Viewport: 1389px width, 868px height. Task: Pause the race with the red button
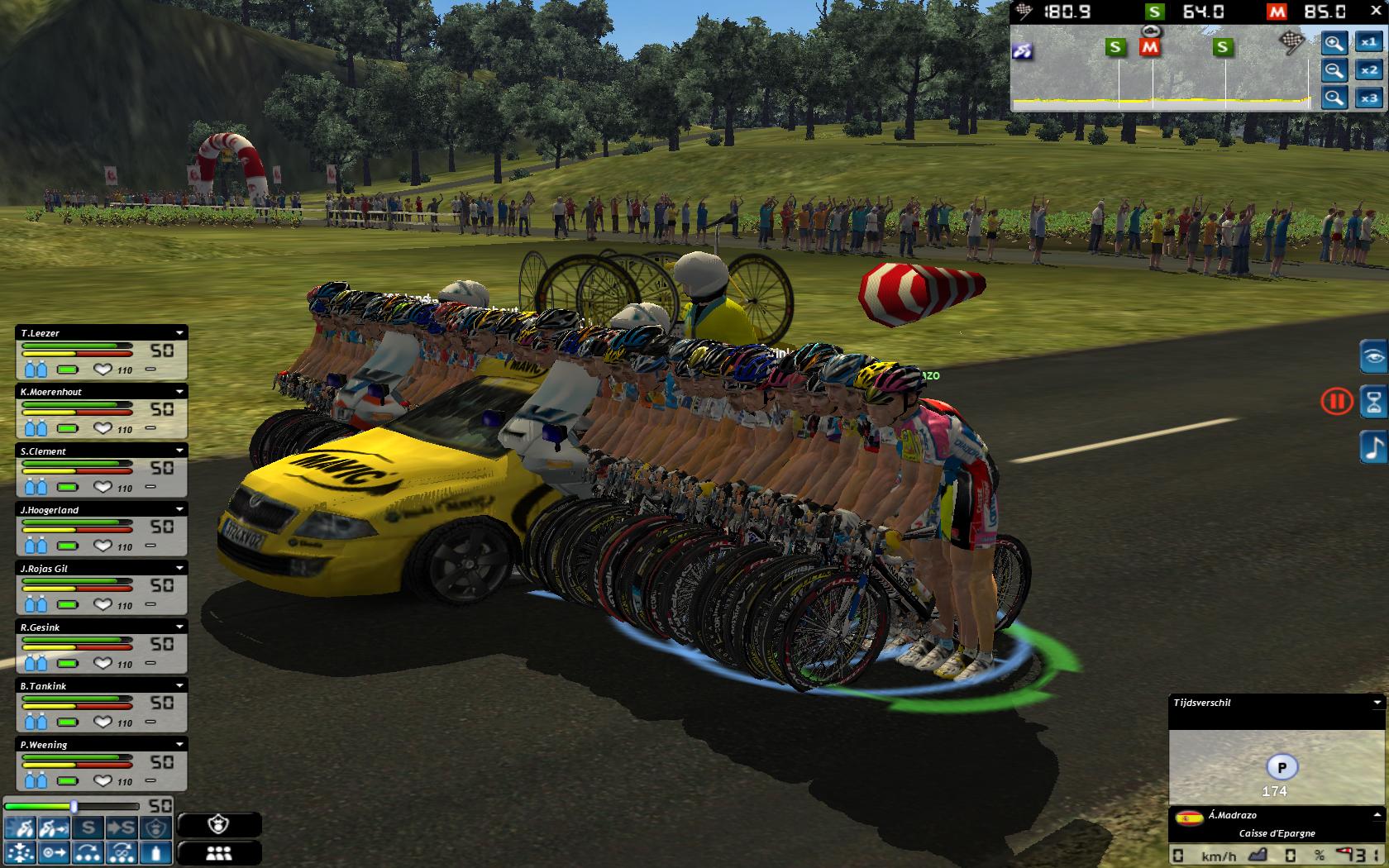1336,403
